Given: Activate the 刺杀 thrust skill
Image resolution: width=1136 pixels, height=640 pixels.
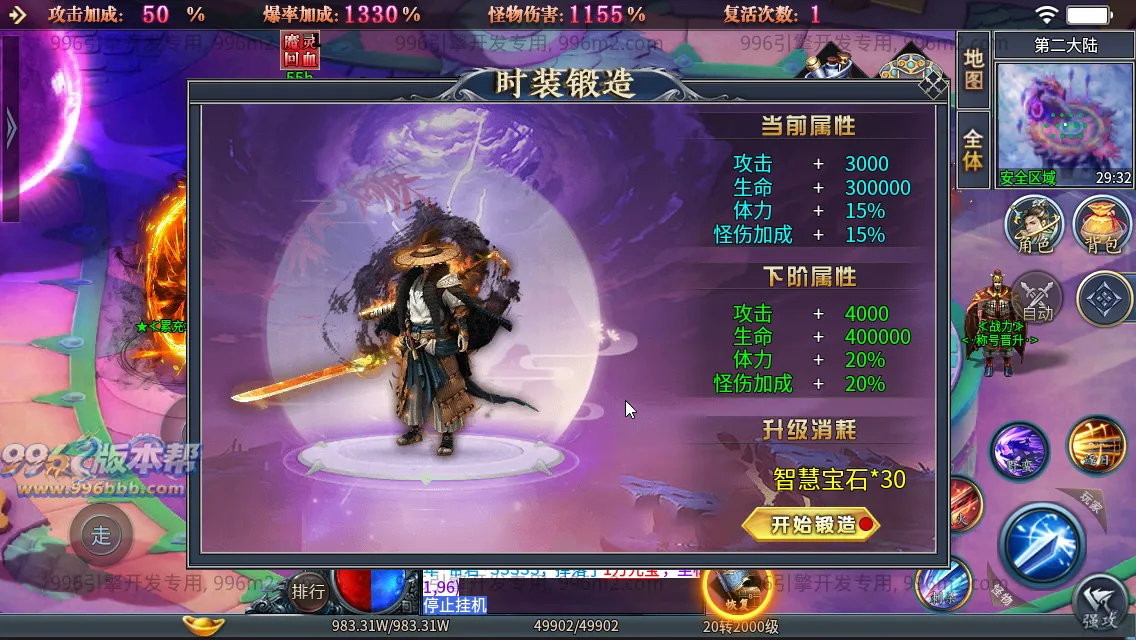Looking at the screenshot, I should (x=942, y=583).
